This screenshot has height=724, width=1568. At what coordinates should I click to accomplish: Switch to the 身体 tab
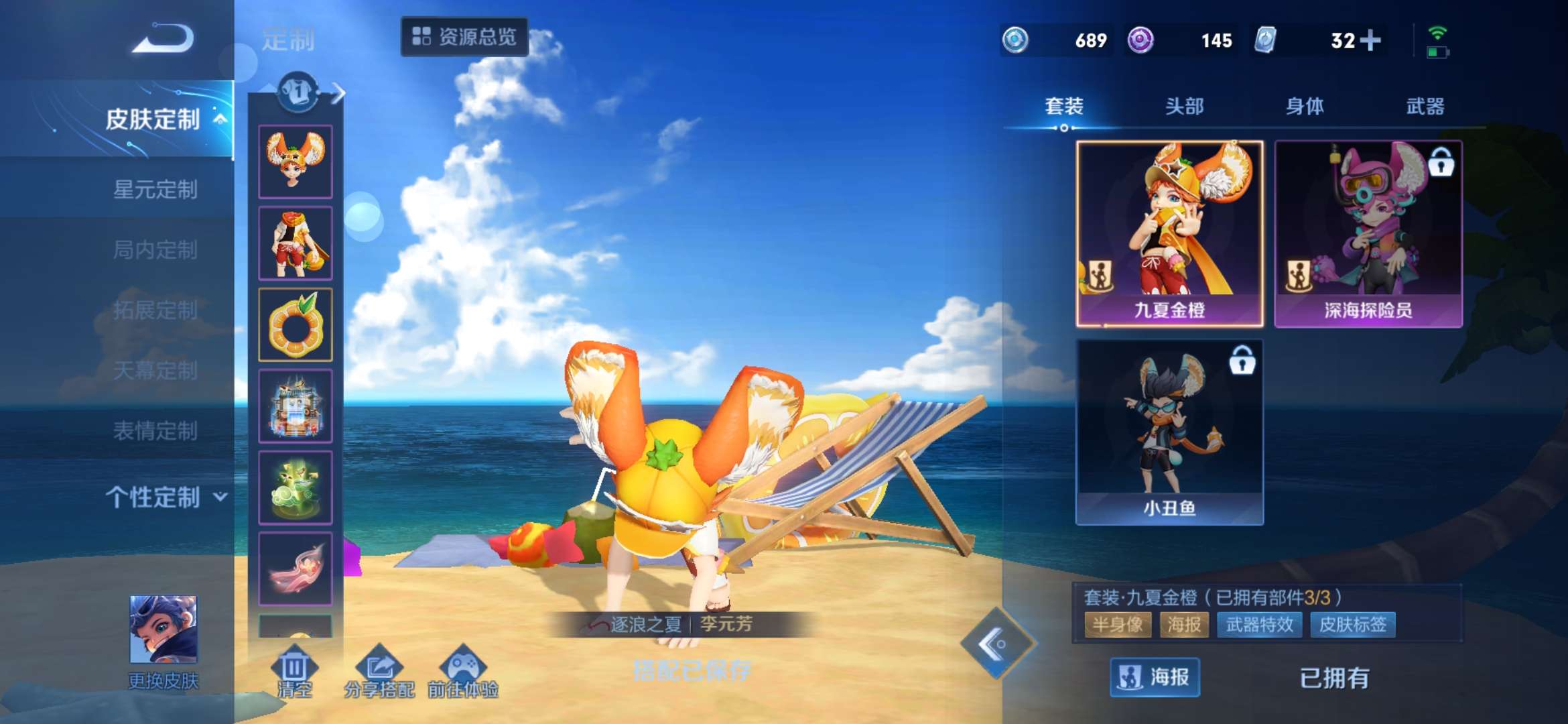click(x=1305, y=106)
